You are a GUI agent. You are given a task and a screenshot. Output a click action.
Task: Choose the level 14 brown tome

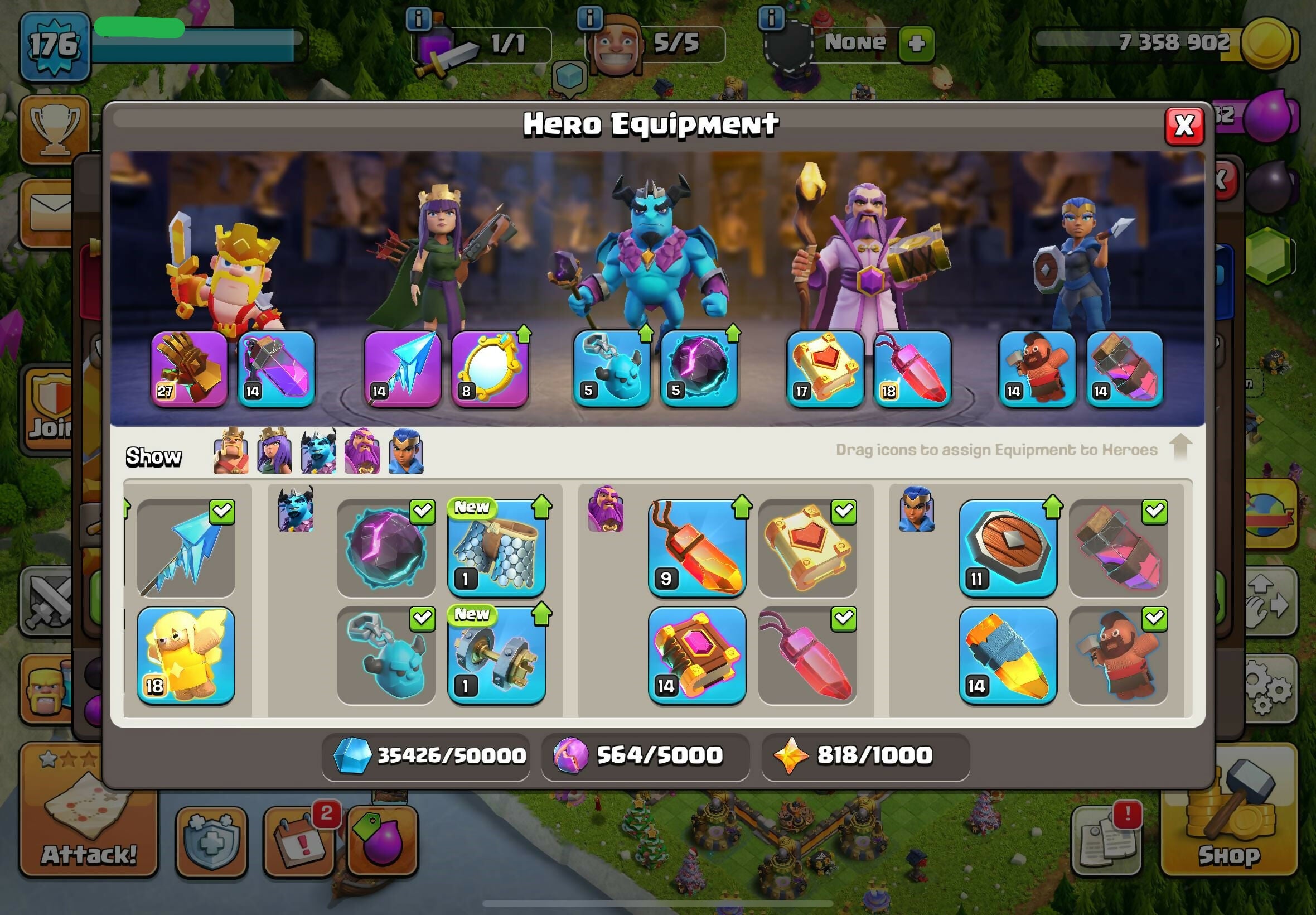[697, 656]
